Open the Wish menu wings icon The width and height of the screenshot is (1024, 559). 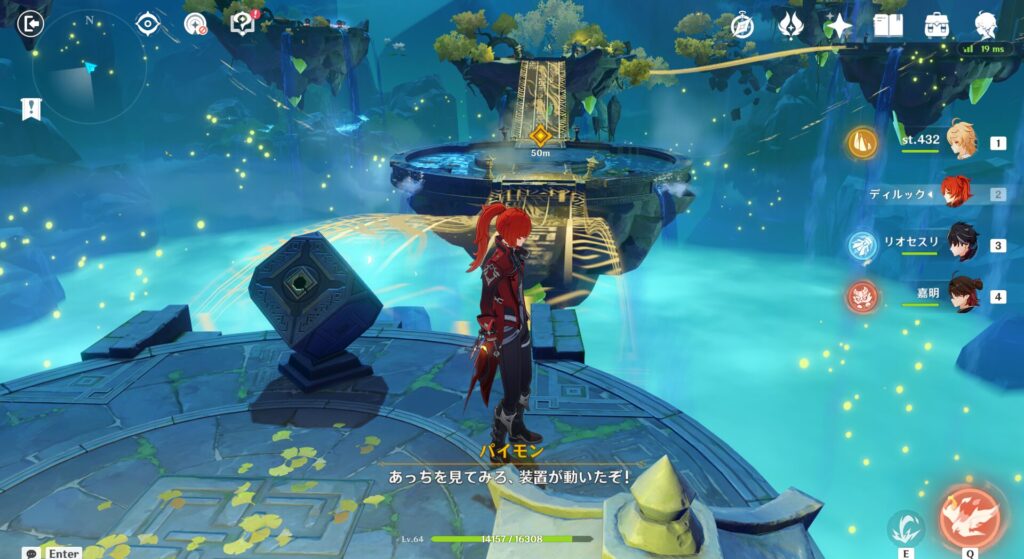(x=791, y=26)
